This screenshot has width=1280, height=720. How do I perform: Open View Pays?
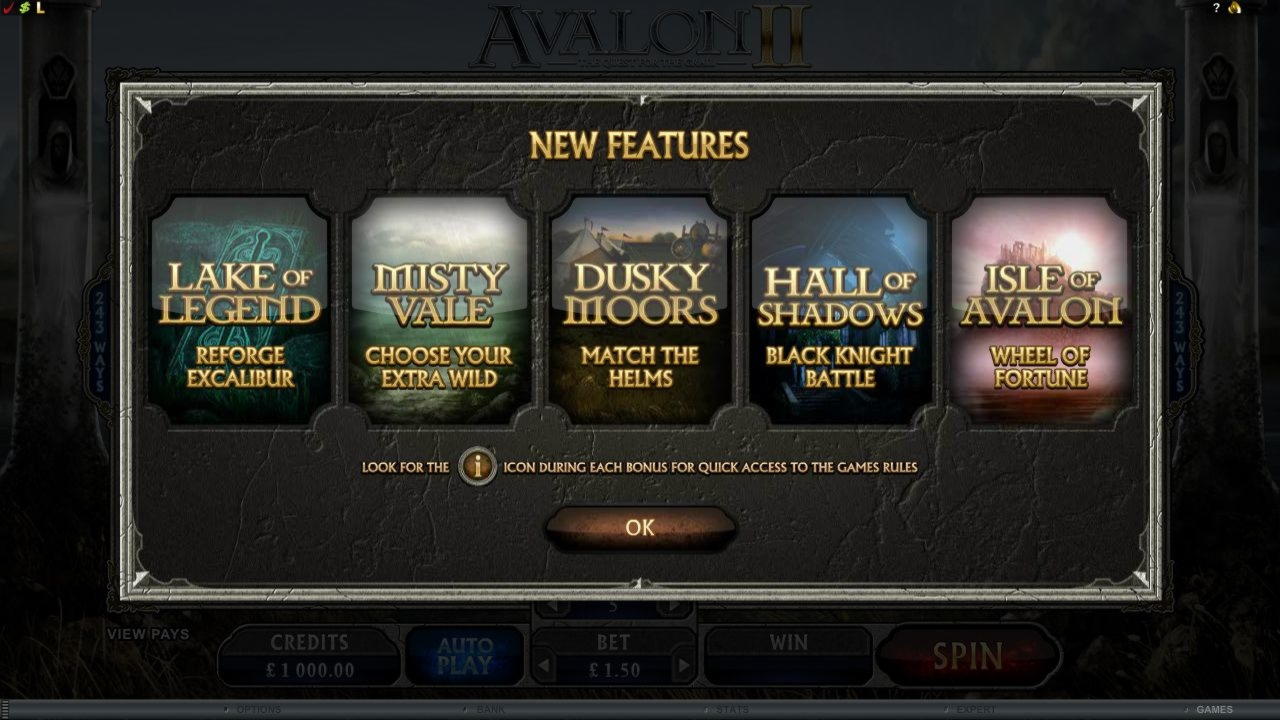pos(151,634)
